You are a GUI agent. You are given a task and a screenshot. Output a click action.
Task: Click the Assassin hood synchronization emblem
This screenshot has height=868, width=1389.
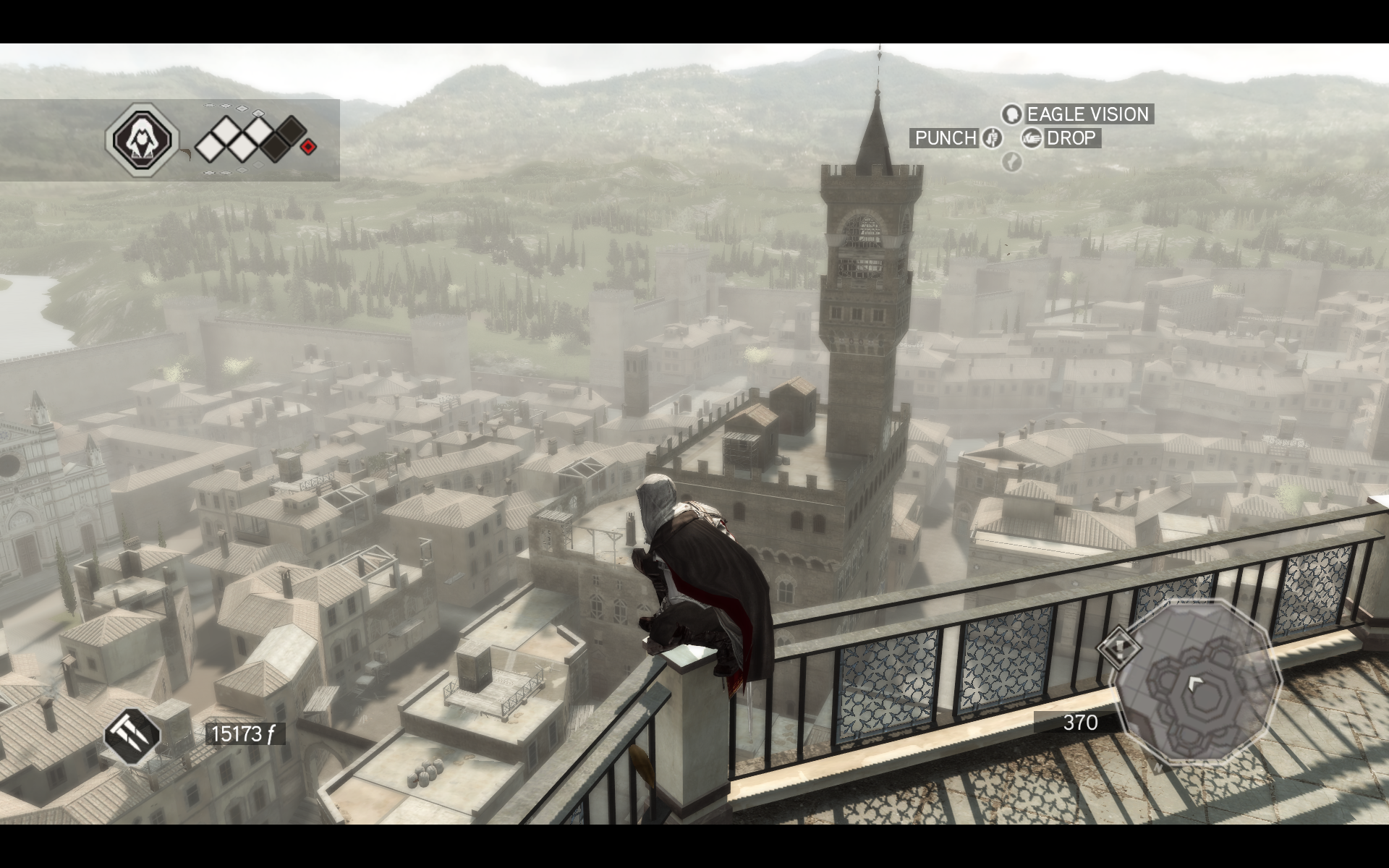(x=142, y=137)
